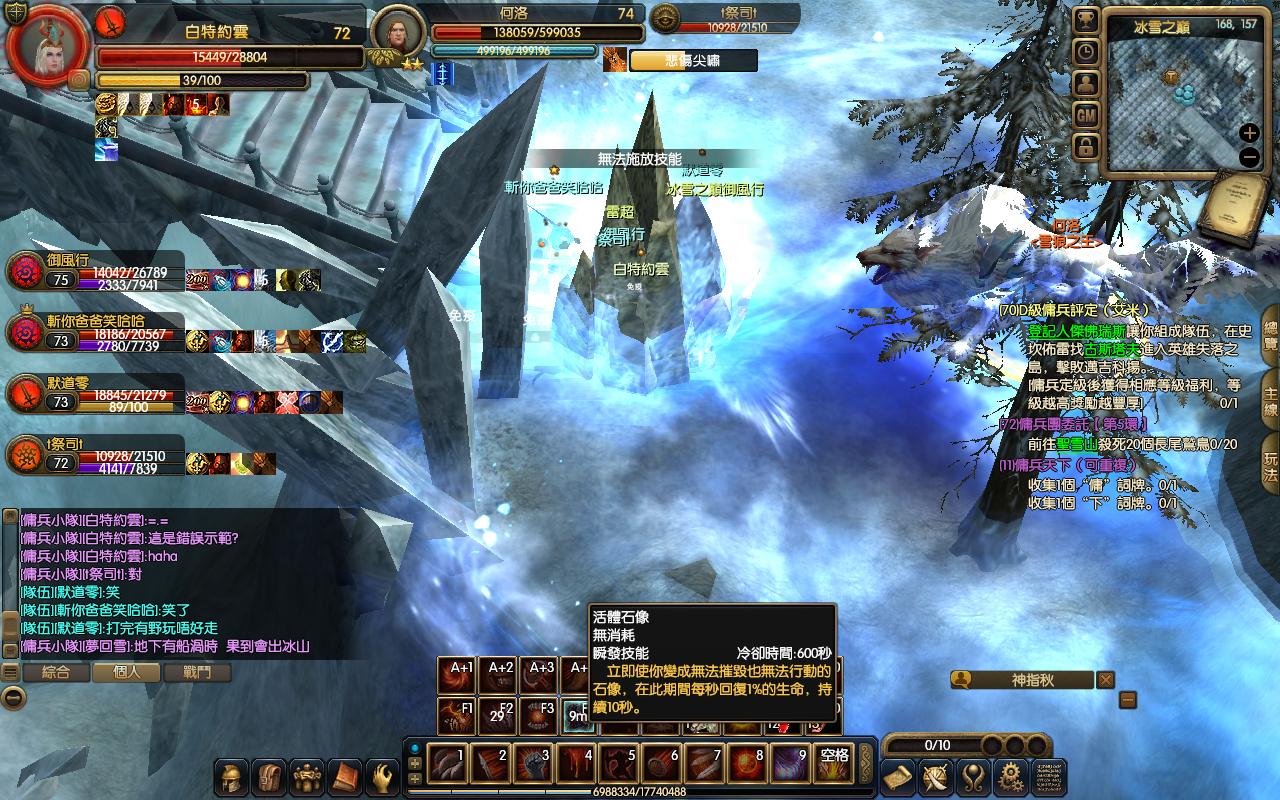Open the 戰鬥 chat tab
The width and height of the screenshot is (1280, 800).
pyautogui.click(x=198, y=673)
